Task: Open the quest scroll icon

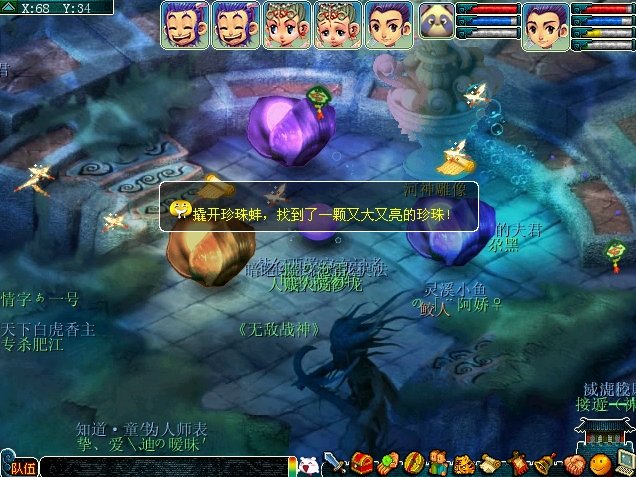Action: point(491,464)
